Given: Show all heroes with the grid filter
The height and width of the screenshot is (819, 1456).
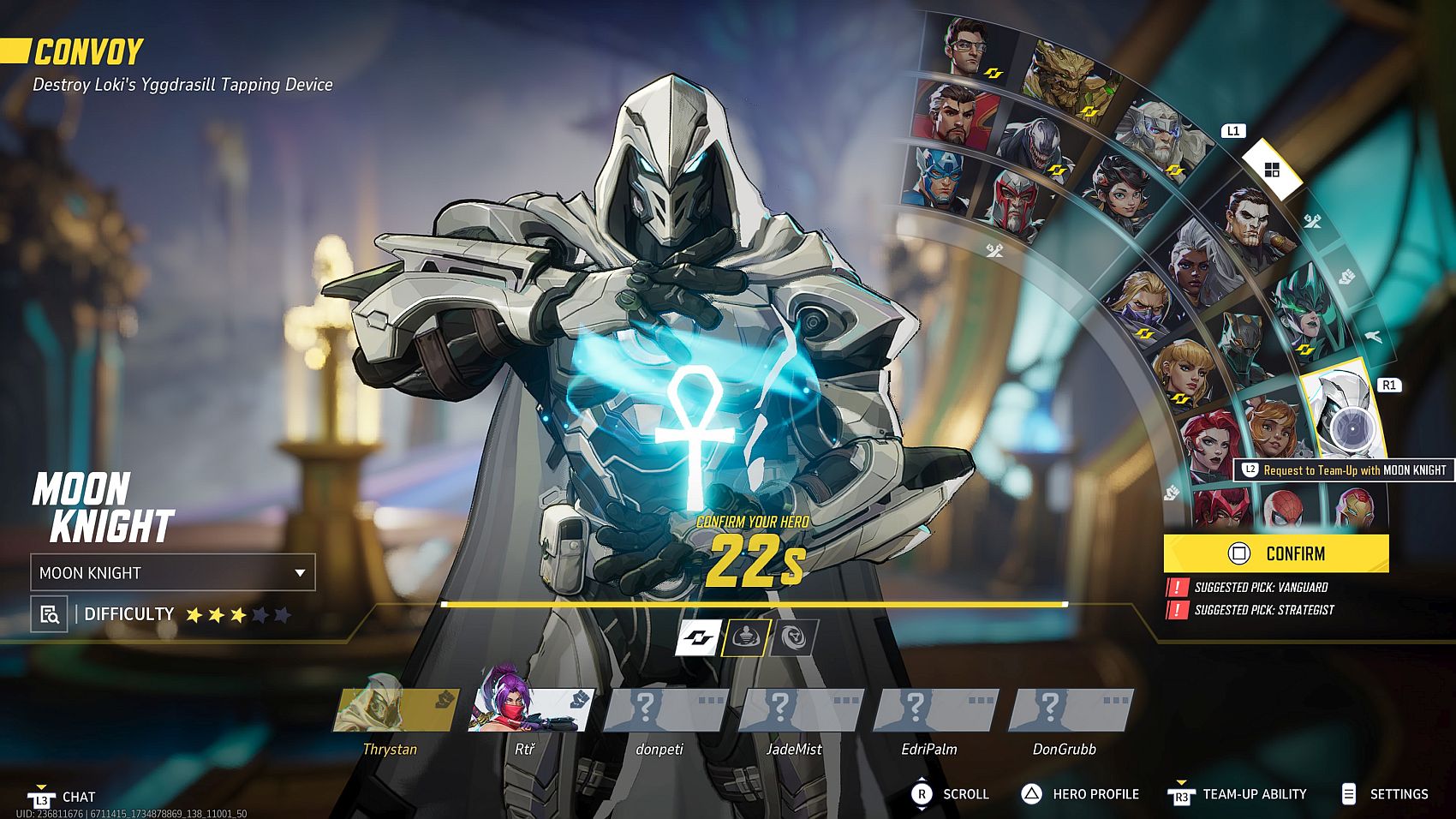Looking at the screenshot, I should pos(1272,170).
